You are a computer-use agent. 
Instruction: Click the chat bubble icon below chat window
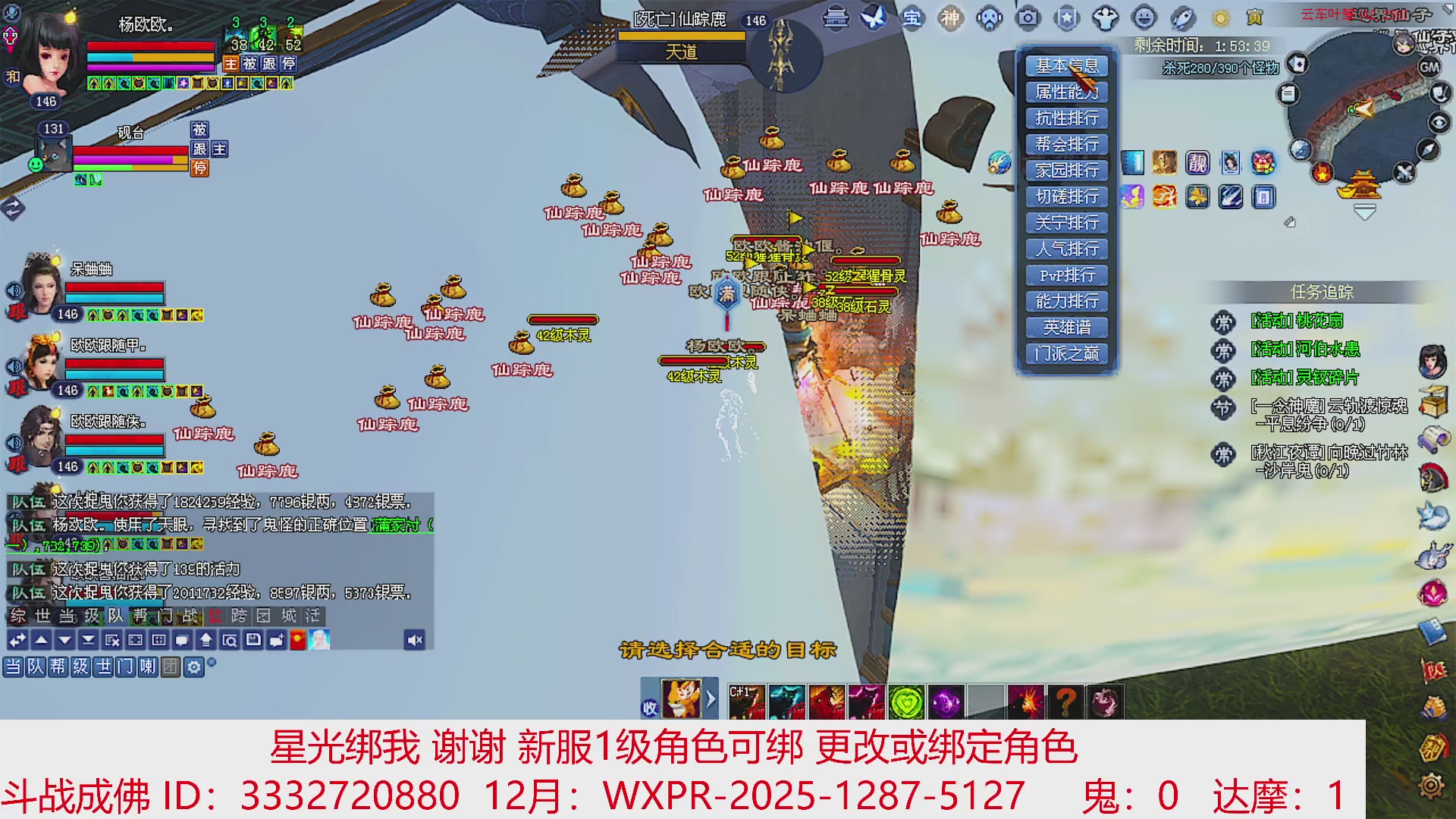[180, 639]
